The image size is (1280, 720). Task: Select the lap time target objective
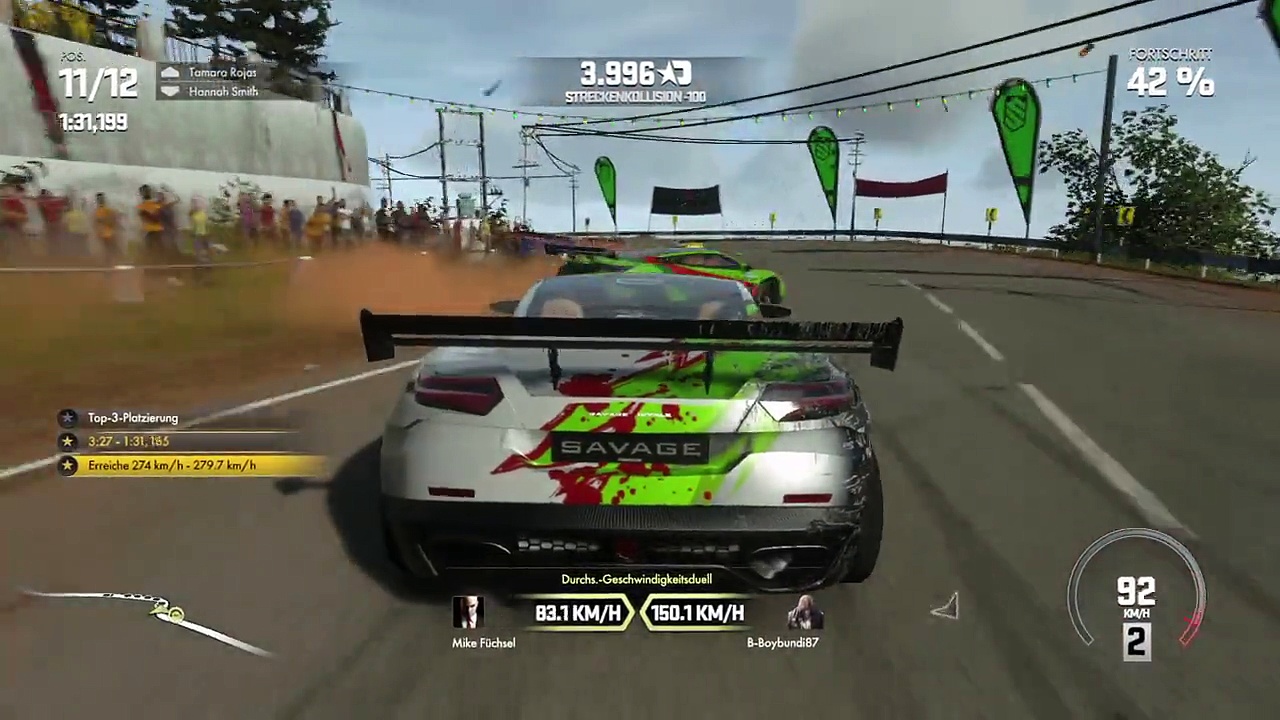(x=128, y=441)
